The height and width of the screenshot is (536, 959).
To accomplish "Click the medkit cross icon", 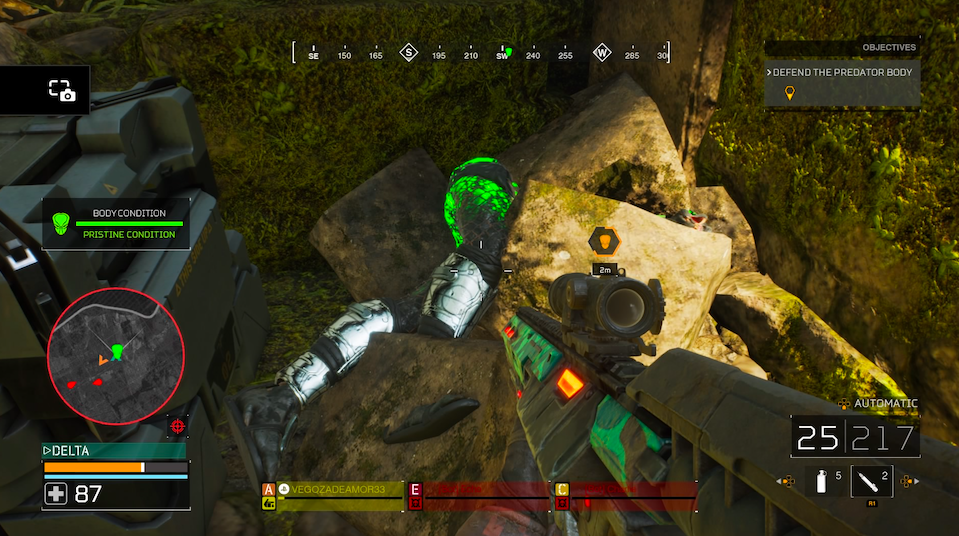I will [x=58, y=493].
